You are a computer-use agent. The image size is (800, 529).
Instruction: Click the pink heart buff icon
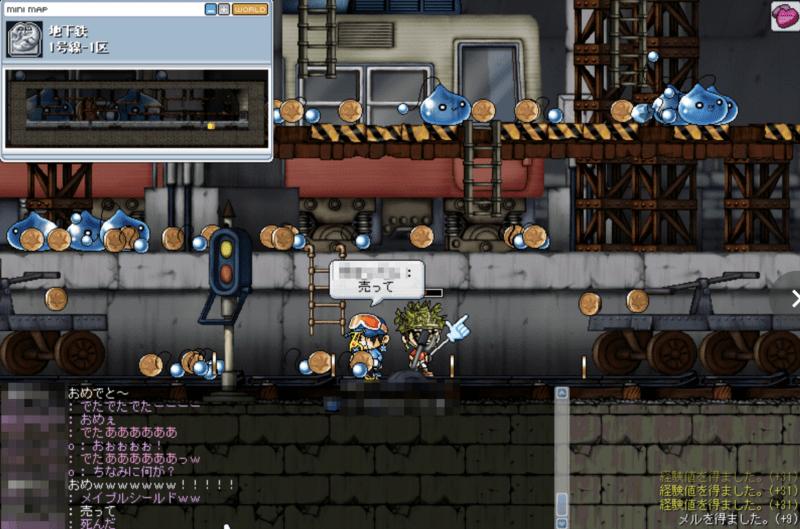point(783,15)
